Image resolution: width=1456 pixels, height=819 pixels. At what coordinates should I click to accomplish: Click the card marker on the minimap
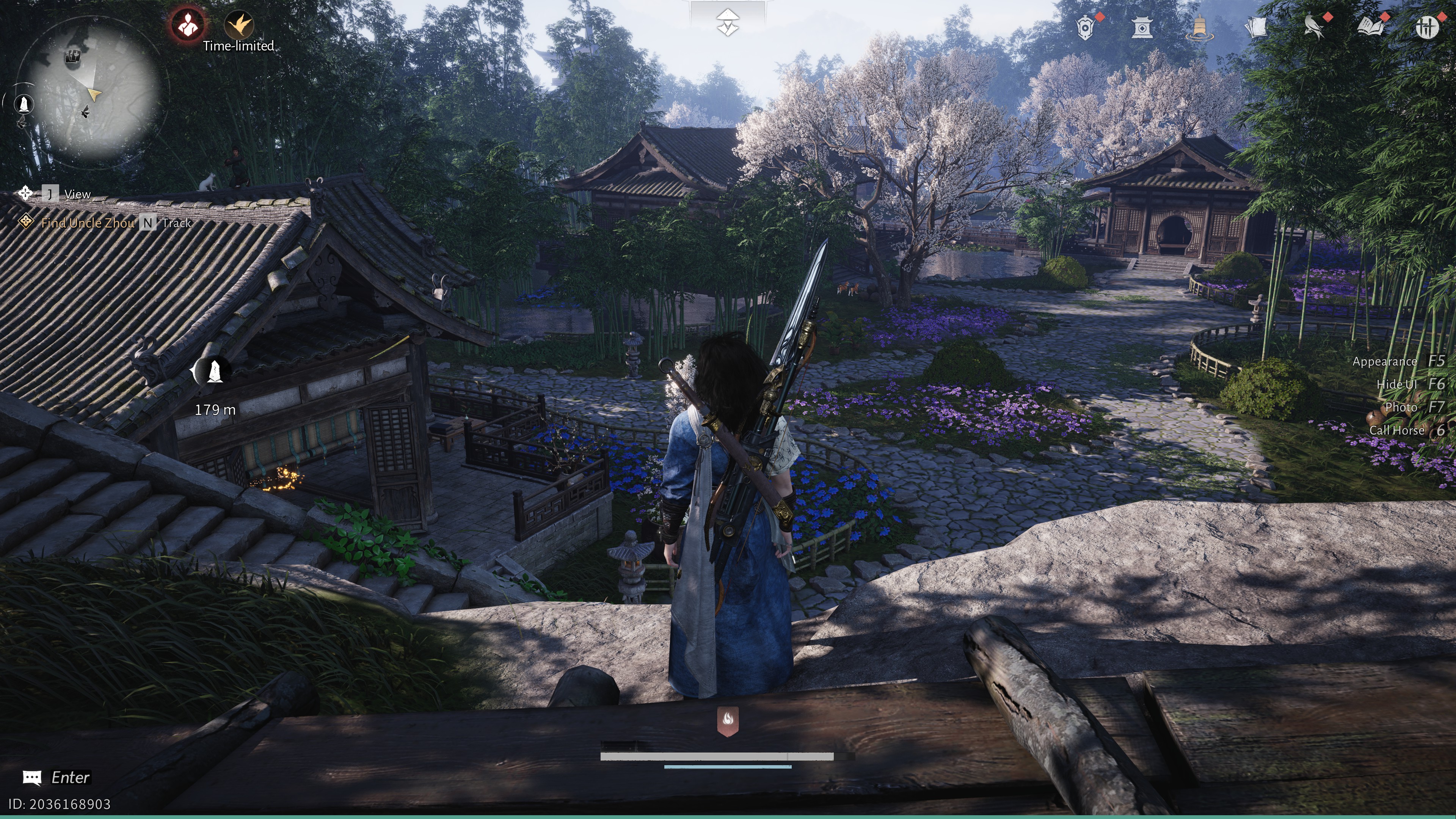72,56
